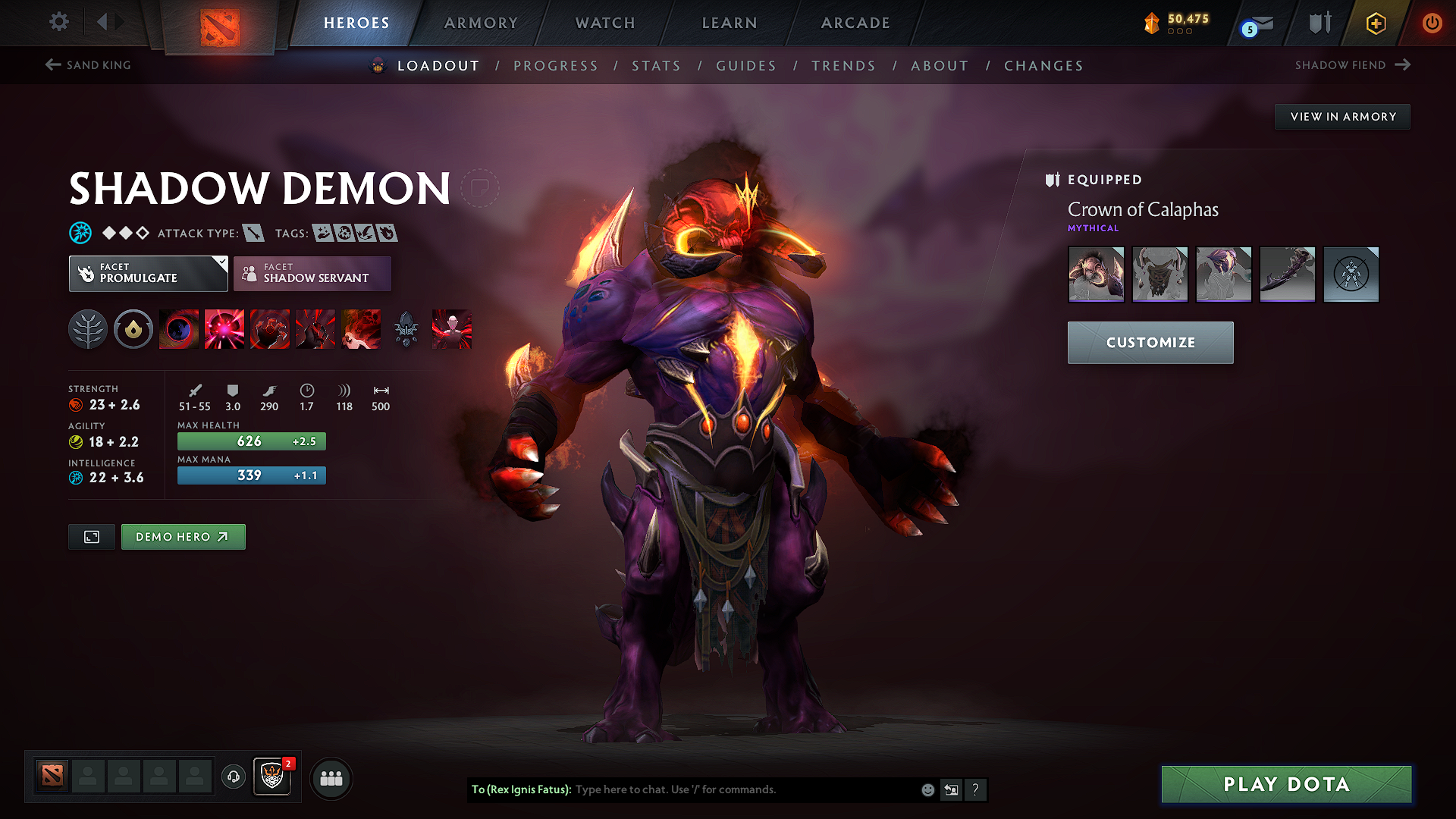1456x819 pixels.
Task: Open the Aghanim's Scepter upgrade icon
Action: pos(407,328)
